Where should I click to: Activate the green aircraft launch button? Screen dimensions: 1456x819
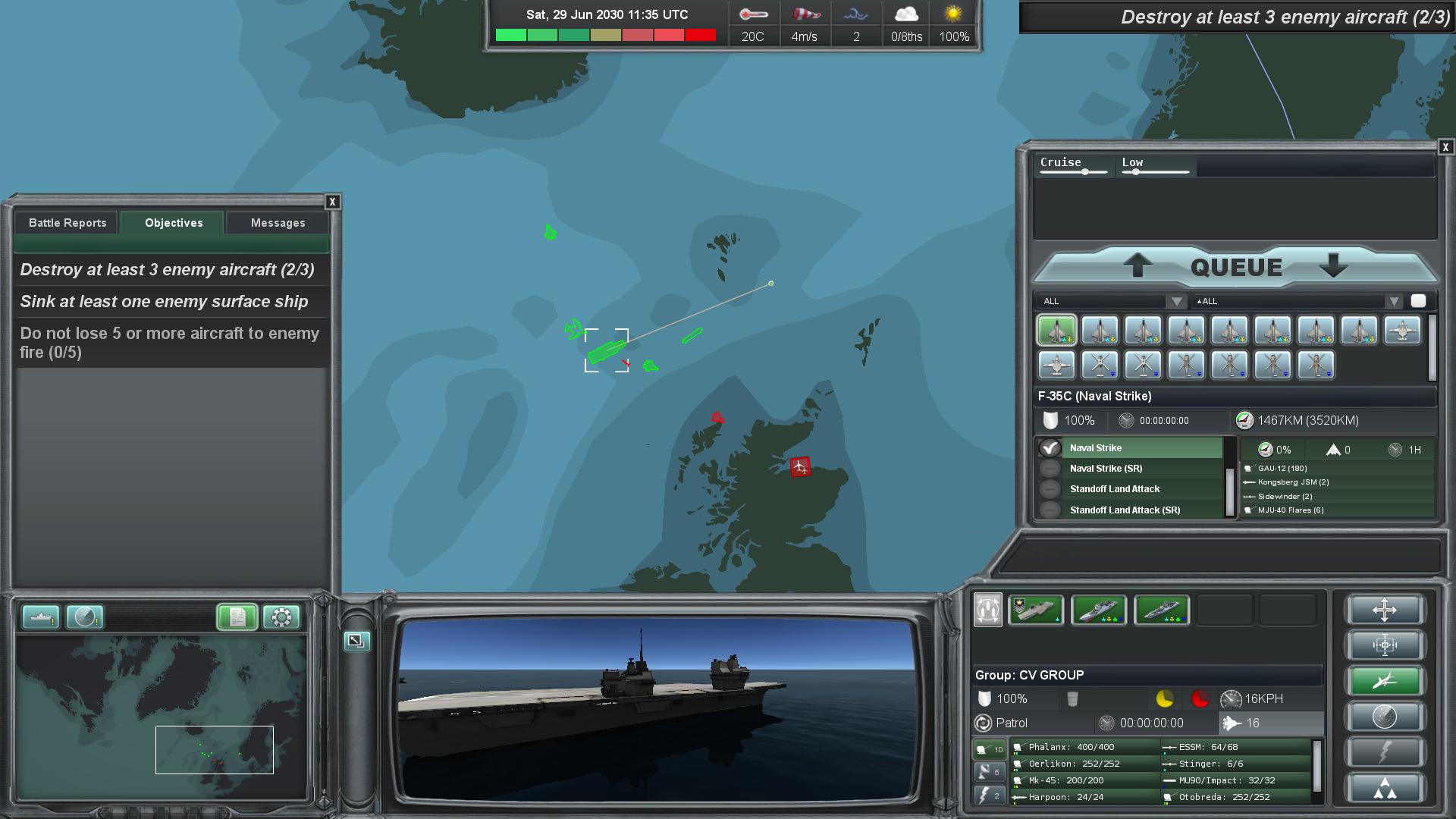(1384, 681)
